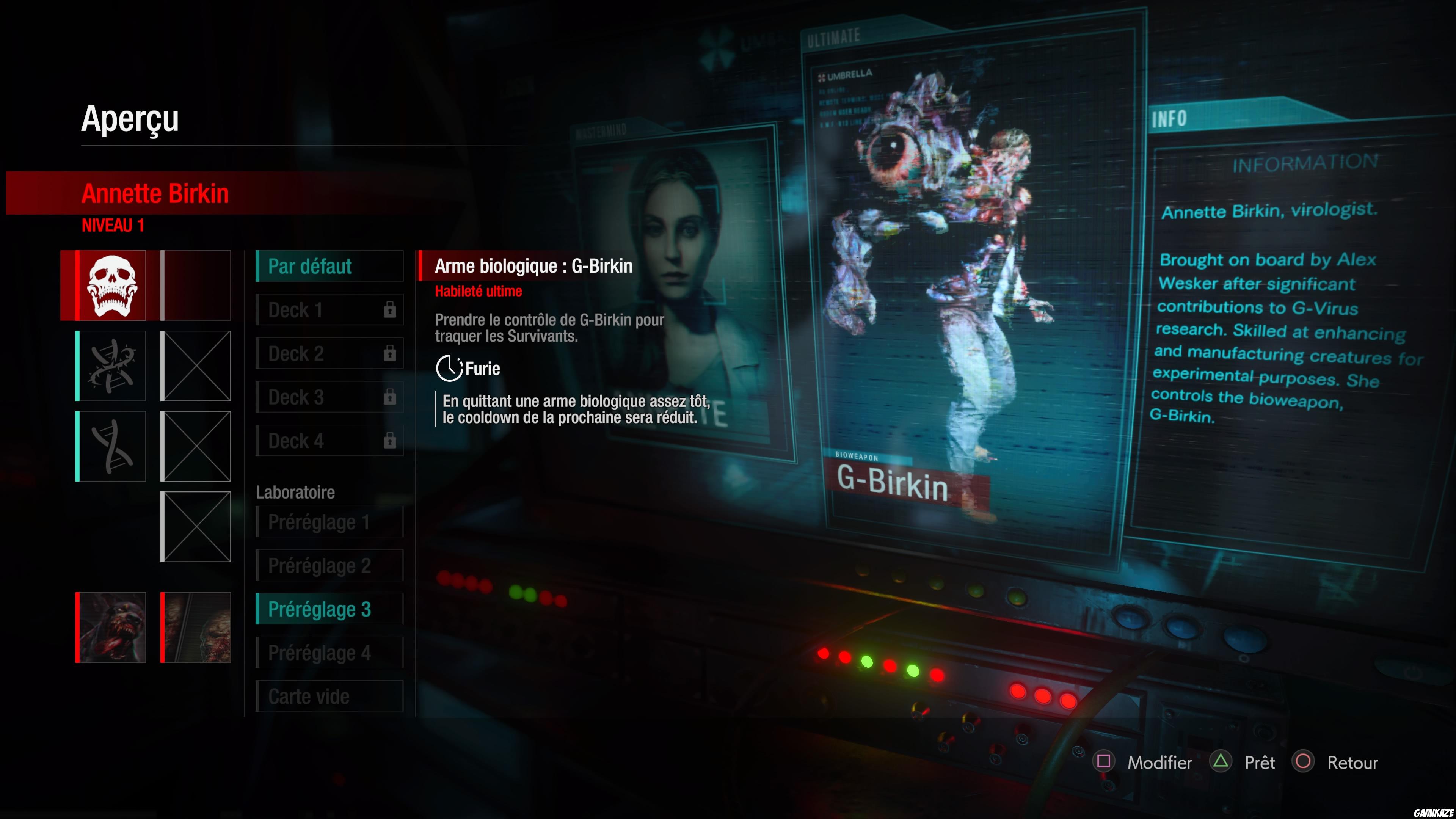Click the locked Deck 3 entry

329,397
